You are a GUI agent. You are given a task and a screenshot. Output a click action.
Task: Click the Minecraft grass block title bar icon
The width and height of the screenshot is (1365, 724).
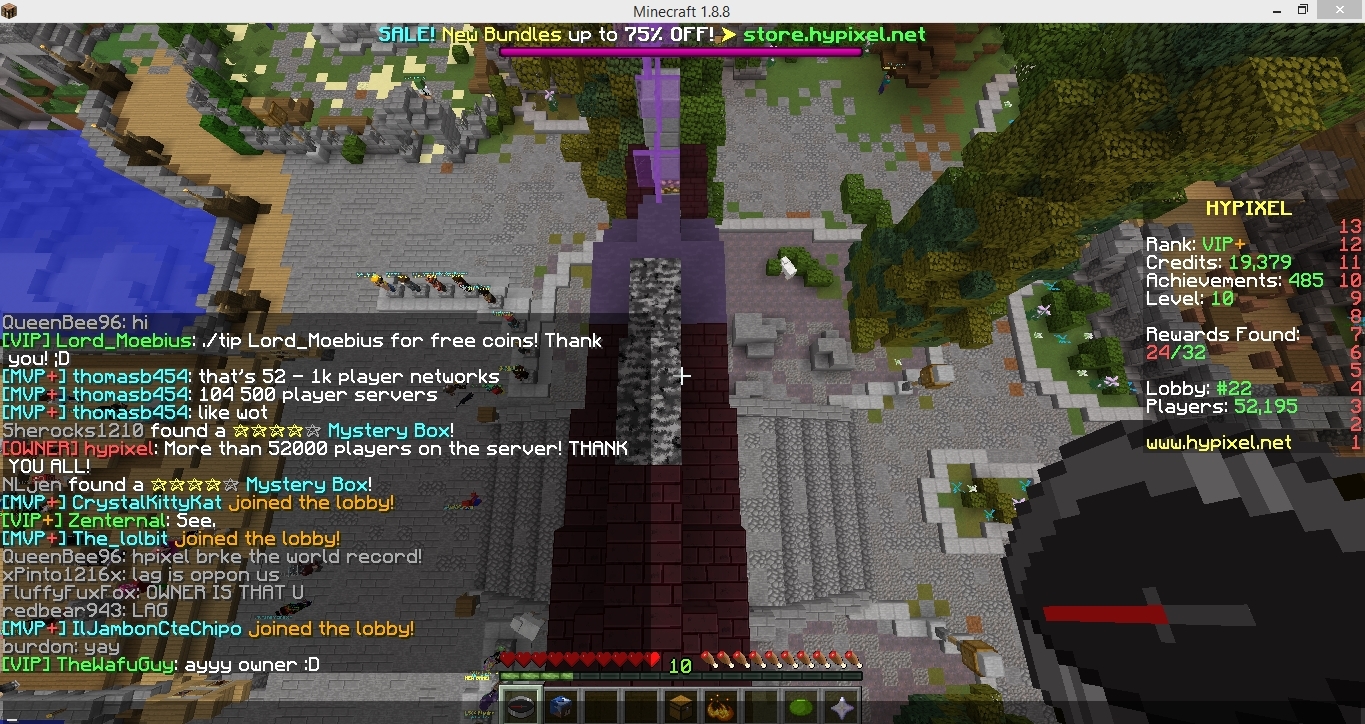[10, 10]
